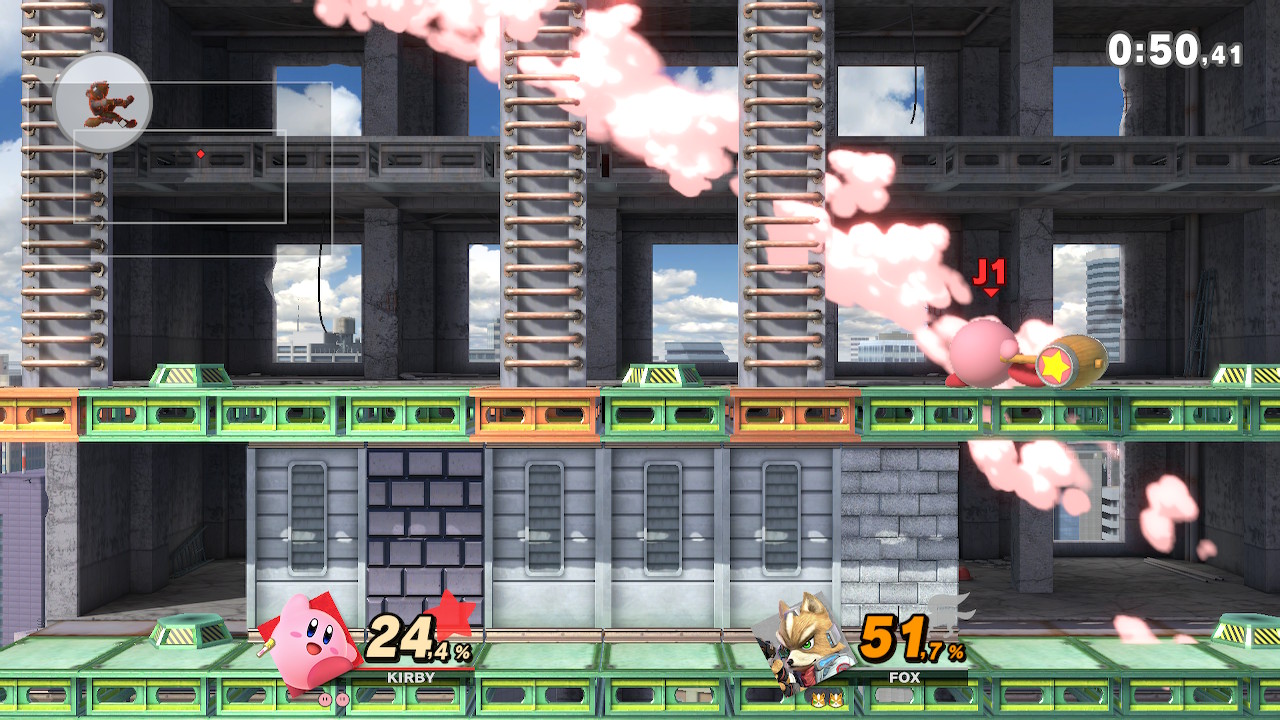Image resolution: width=1280 pixels, height=720 pixels.
Task: Click the J1 player indicator tag
Action: pos(989,275)
